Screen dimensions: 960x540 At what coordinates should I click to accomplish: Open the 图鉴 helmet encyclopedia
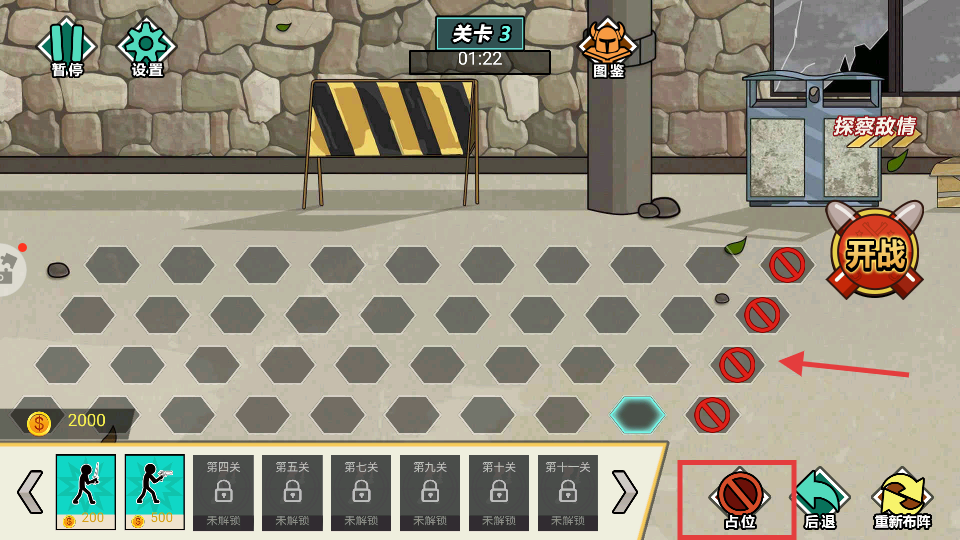pyautogui.click(x=608, y=47)
